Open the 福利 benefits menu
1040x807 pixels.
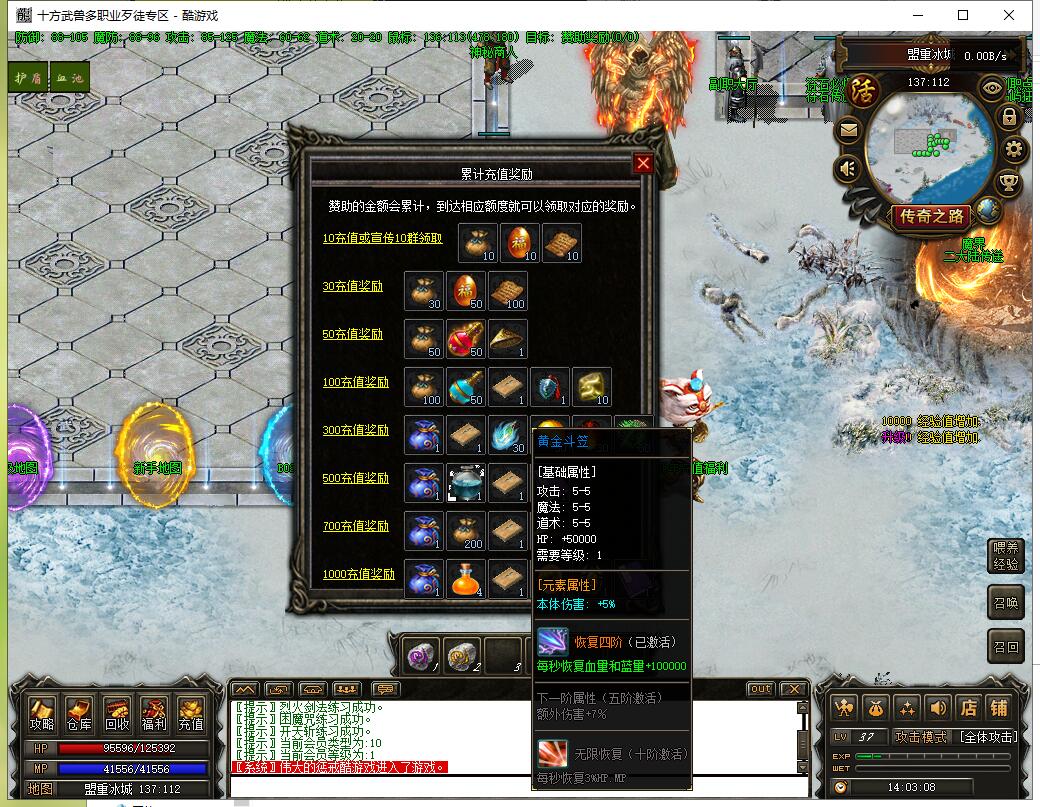(x=153, y=714)
